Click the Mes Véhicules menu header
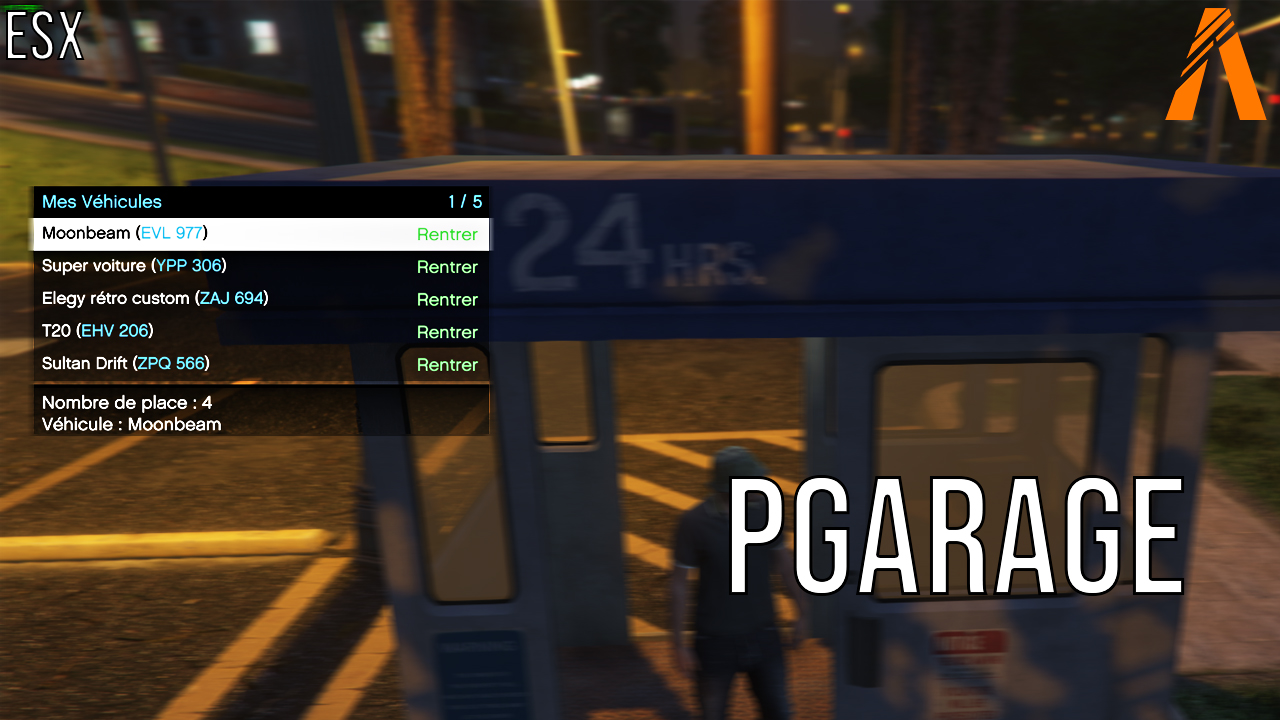Viewport: 1280px width, 720px height. pyautogui.click(x=100, y=201)
